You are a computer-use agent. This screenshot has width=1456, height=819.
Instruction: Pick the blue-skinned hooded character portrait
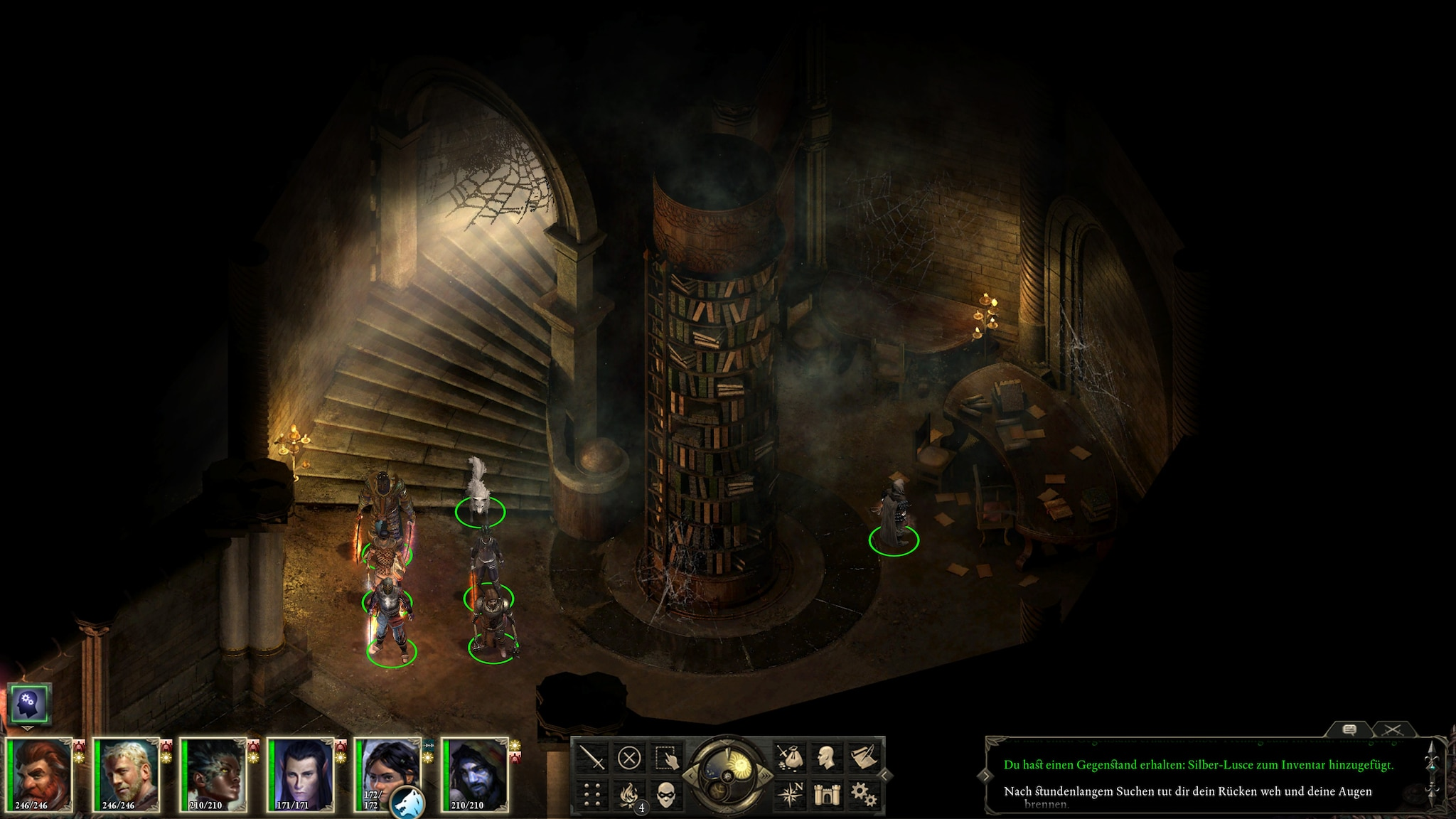click(477, 774)
